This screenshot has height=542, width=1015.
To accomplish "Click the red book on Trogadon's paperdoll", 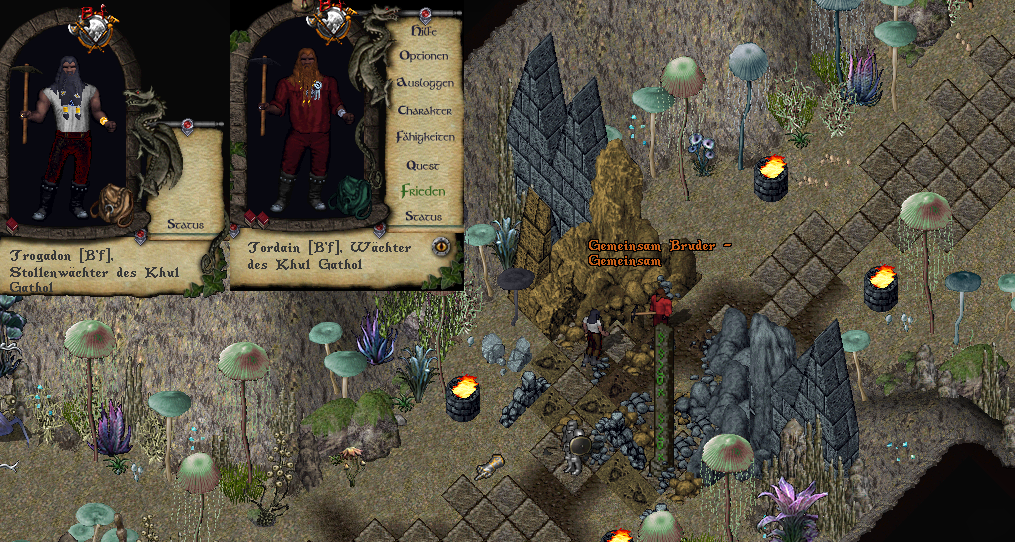I will (13, 226).
